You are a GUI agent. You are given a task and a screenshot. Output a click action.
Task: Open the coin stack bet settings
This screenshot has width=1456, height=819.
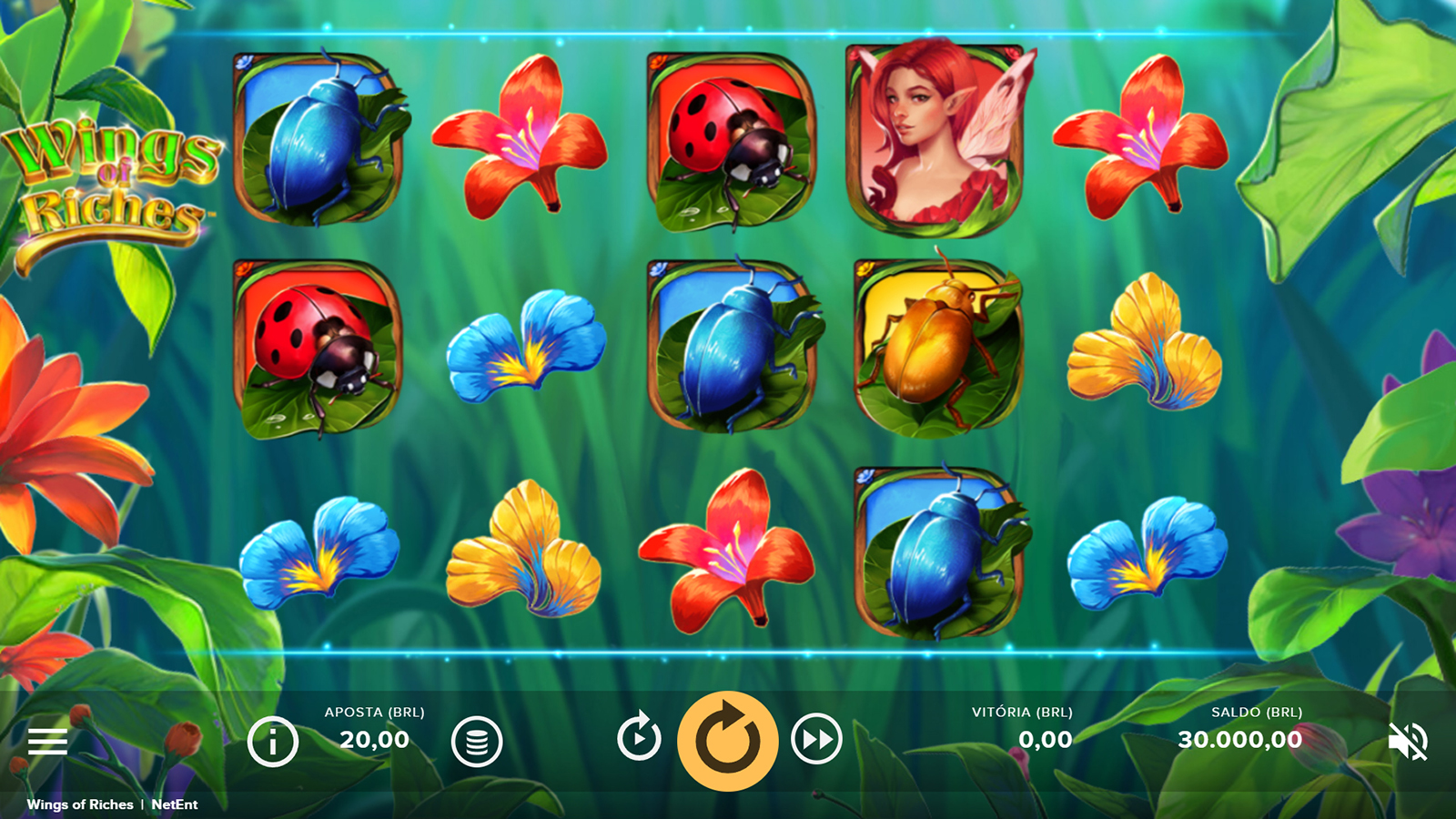click(477, 742)
